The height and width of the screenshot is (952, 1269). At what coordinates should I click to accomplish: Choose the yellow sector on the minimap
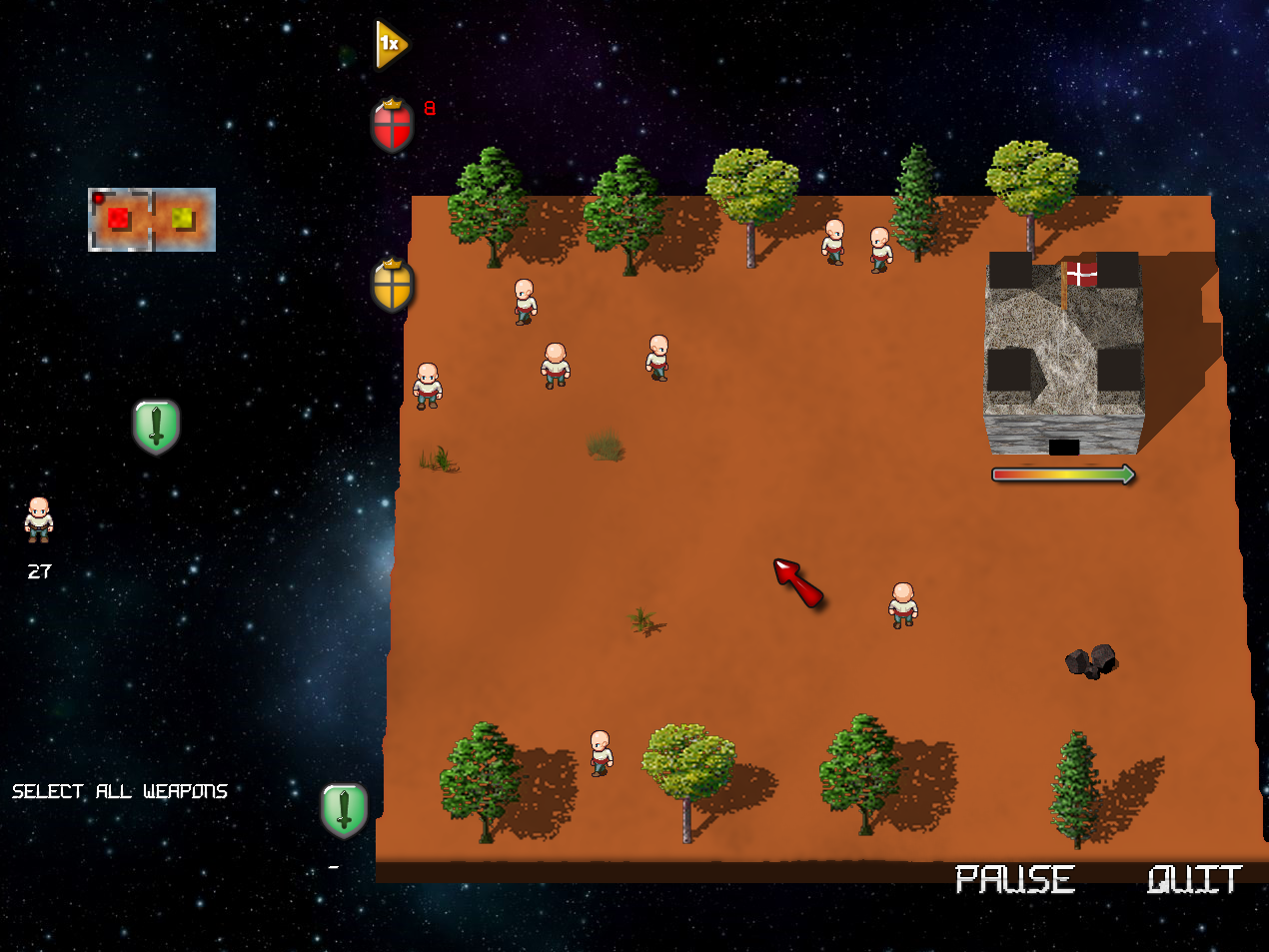click(183, 218)
